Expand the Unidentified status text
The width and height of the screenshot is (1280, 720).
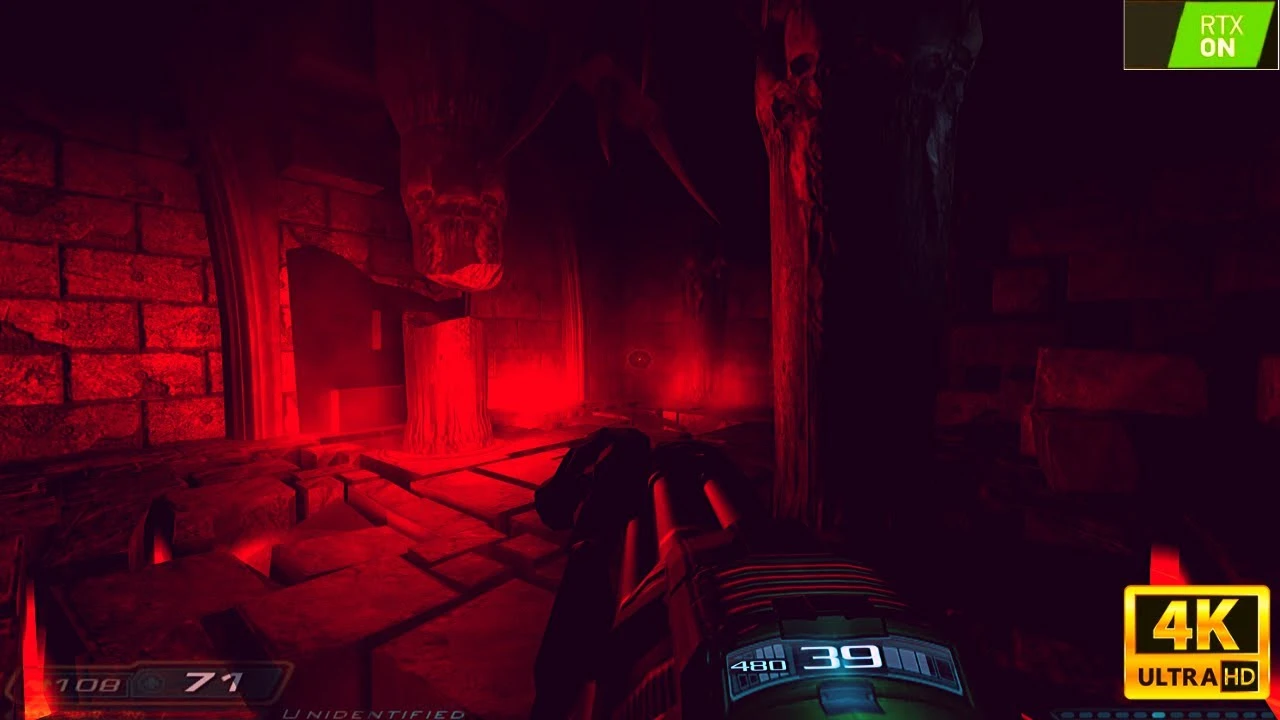[375, 712]
